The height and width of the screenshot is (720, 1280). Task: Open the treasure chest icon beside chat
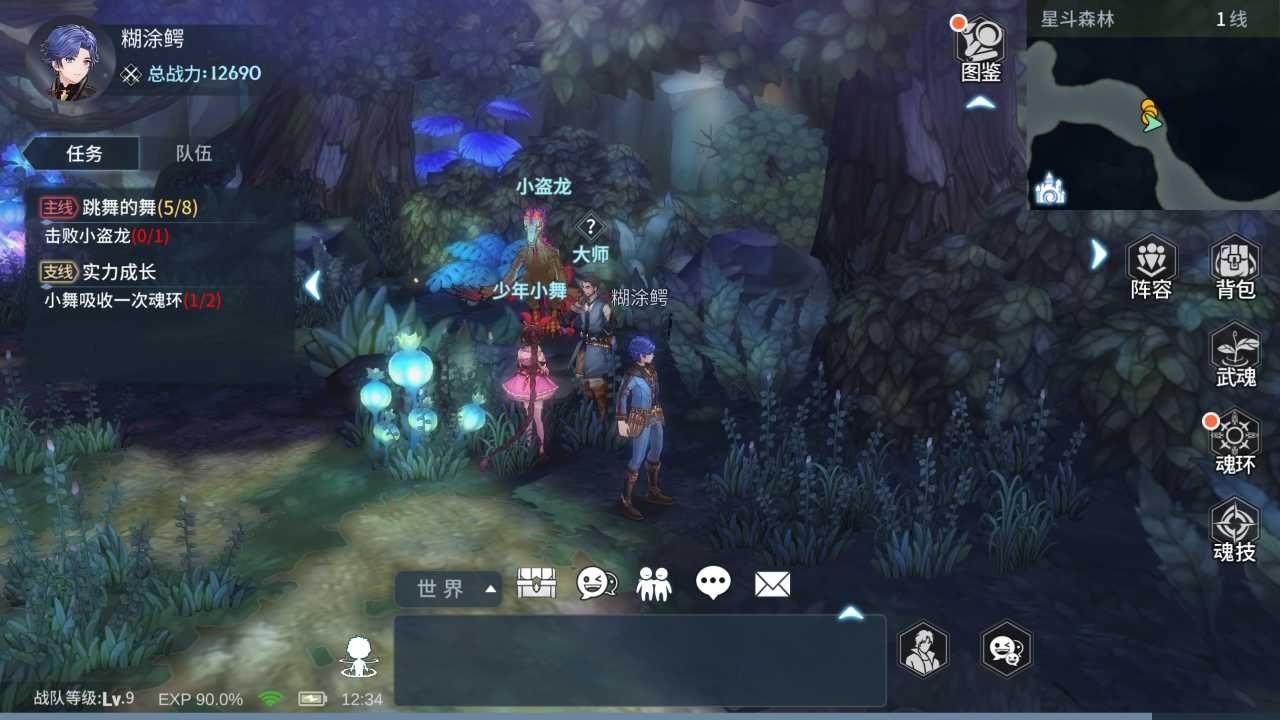point(537,583)
